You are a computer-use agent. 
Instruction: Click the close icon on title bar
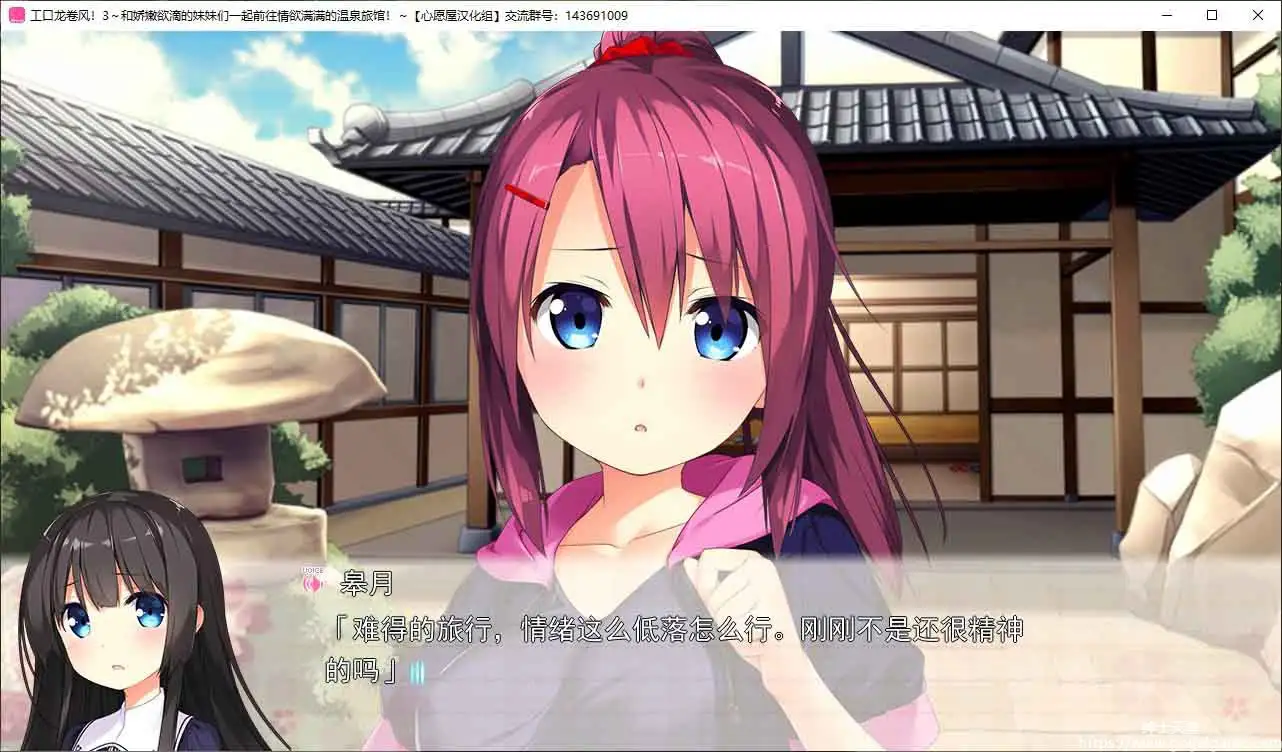click(1258, 14)
